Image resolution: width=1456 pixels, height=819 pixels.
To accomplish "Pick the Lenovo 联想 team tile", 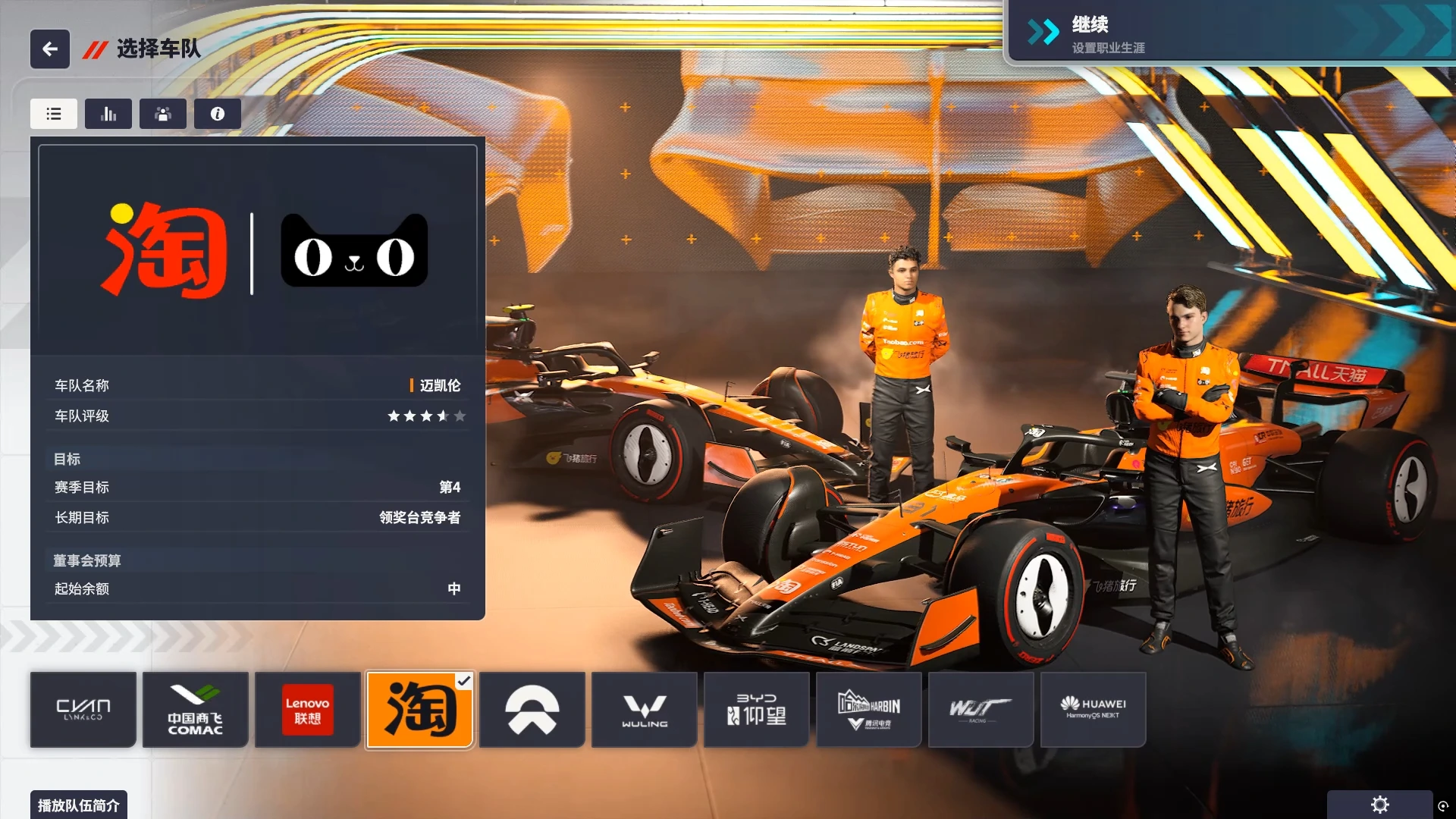I will (308, 710).
